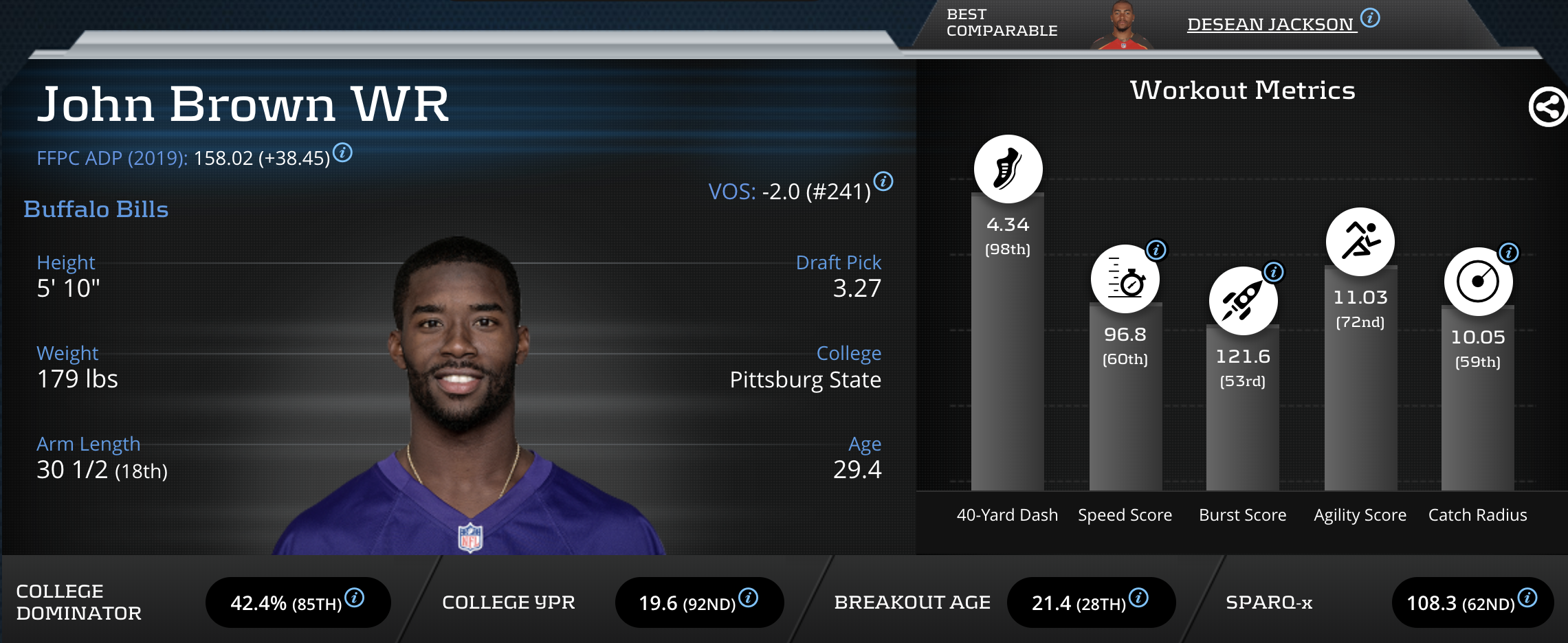Show College Dominator info tooltip
The width and height of the screenshot is (1568, 643).
(355, 598)
